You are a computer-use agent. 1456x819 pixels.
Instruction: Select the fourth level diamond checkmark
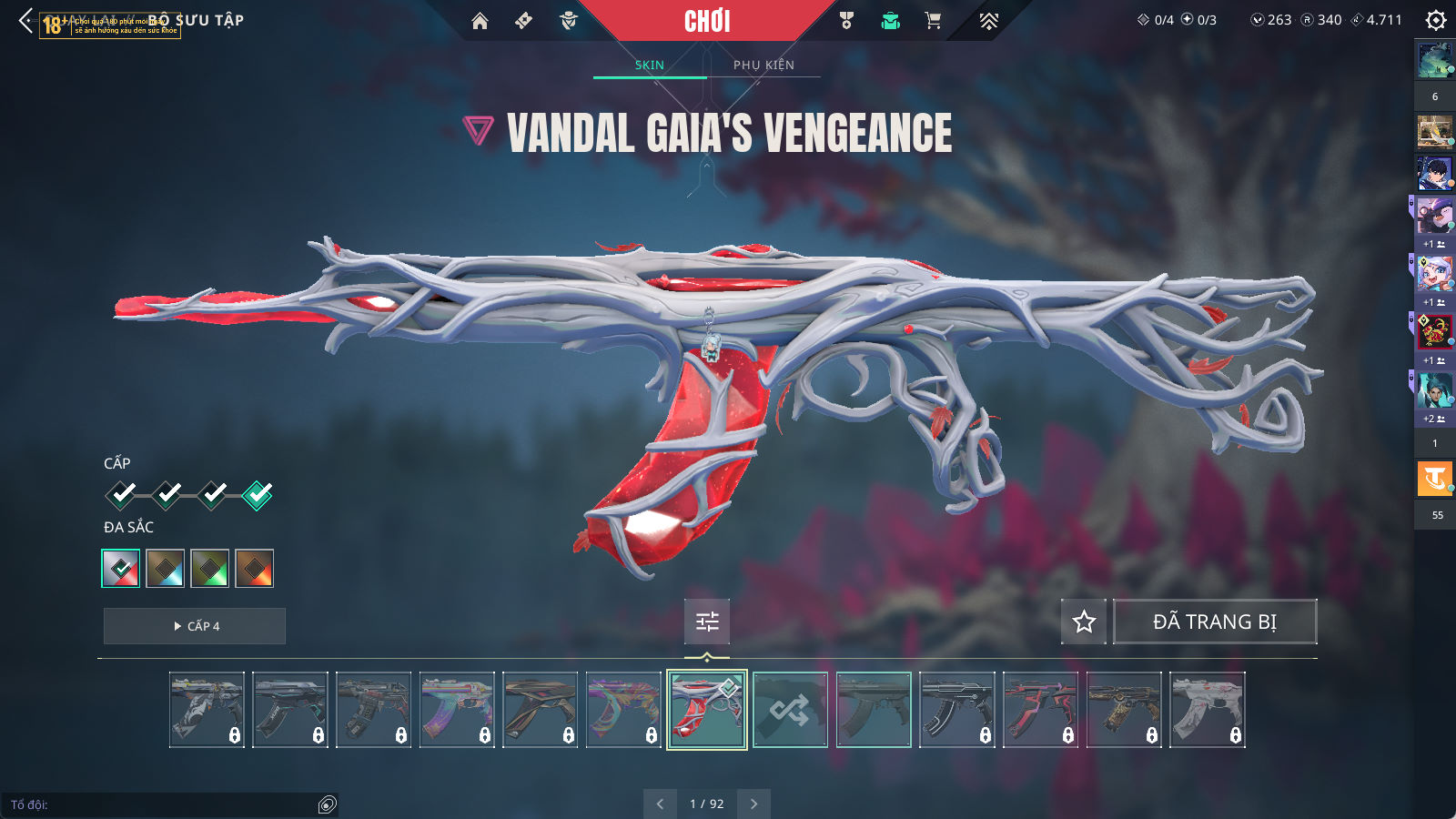258,495
